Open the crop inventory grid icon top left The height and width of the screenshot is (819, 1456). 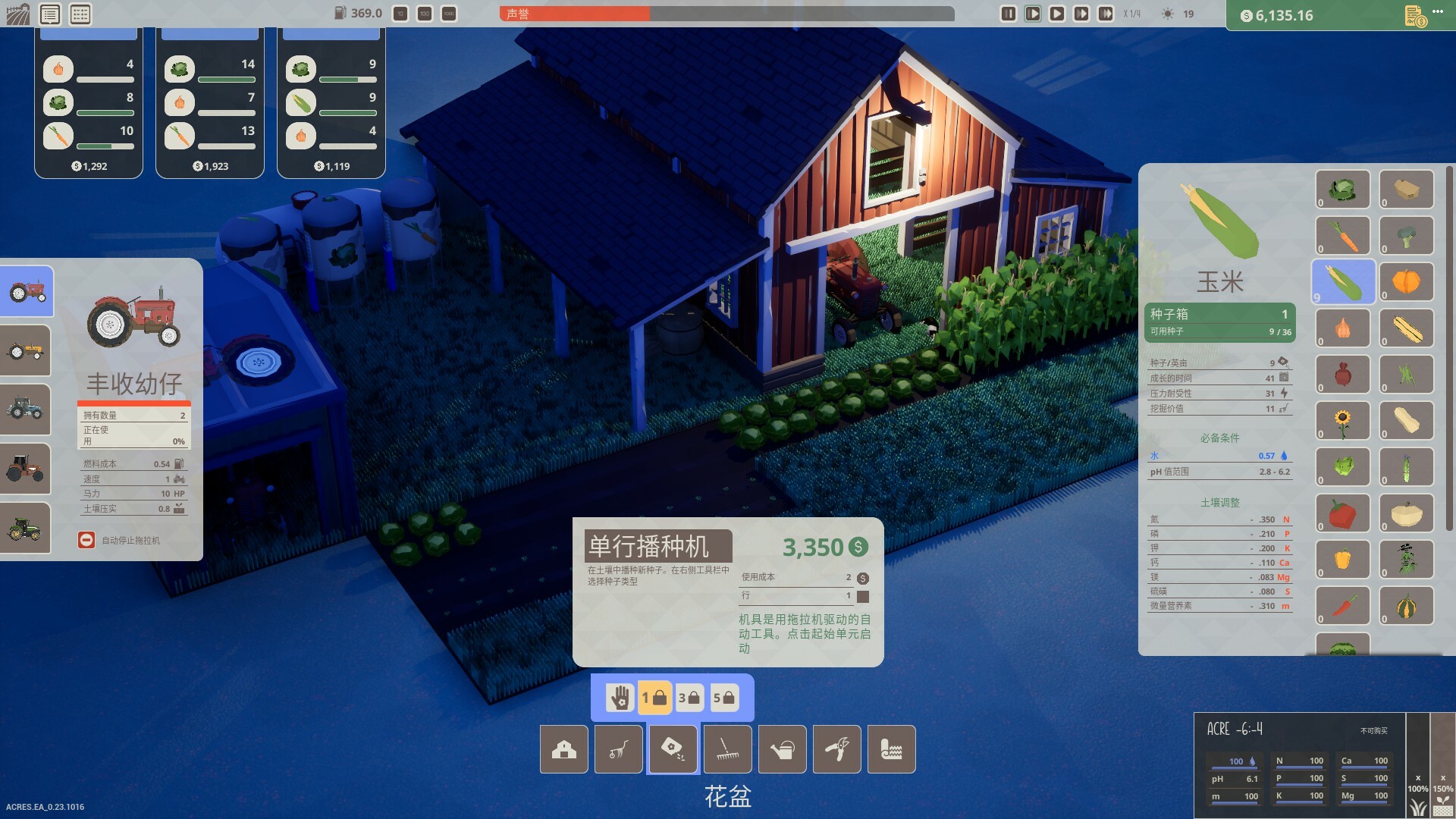[x=82, y=13]
